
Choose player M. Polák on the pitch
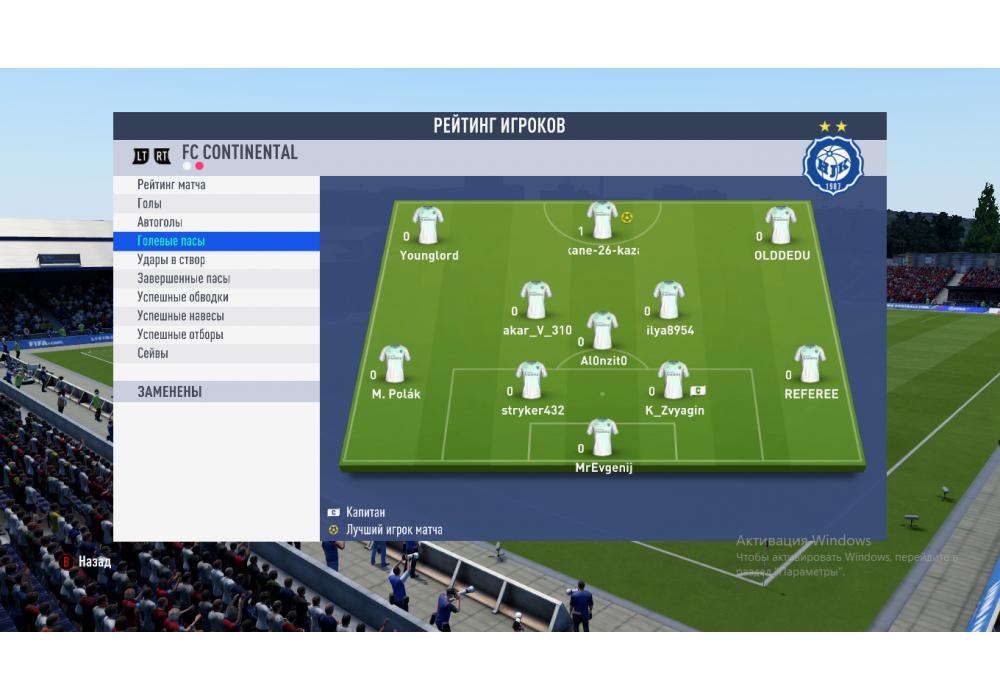[x=395, y=364]
